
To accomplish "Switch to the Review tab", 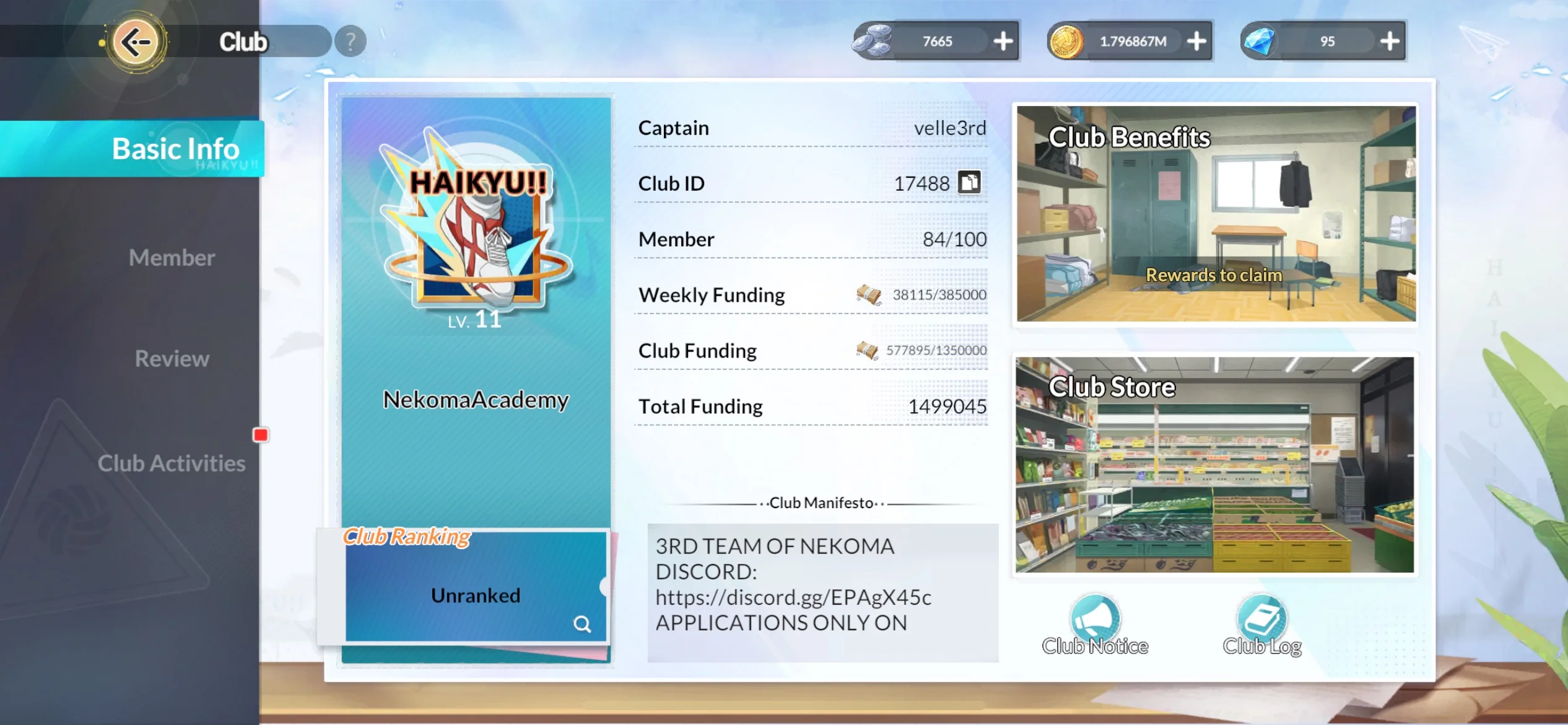I will pos(172,358).
